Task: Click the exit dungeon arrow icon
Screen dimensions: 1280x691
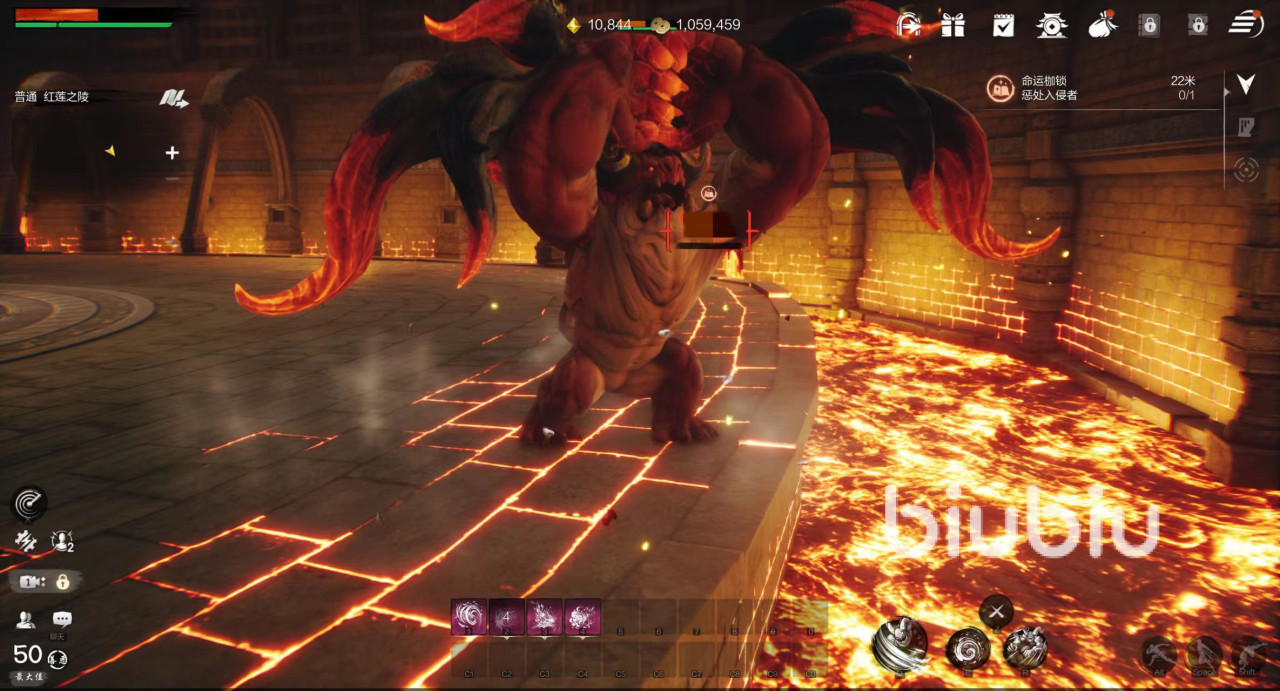Action: (908, 25)
